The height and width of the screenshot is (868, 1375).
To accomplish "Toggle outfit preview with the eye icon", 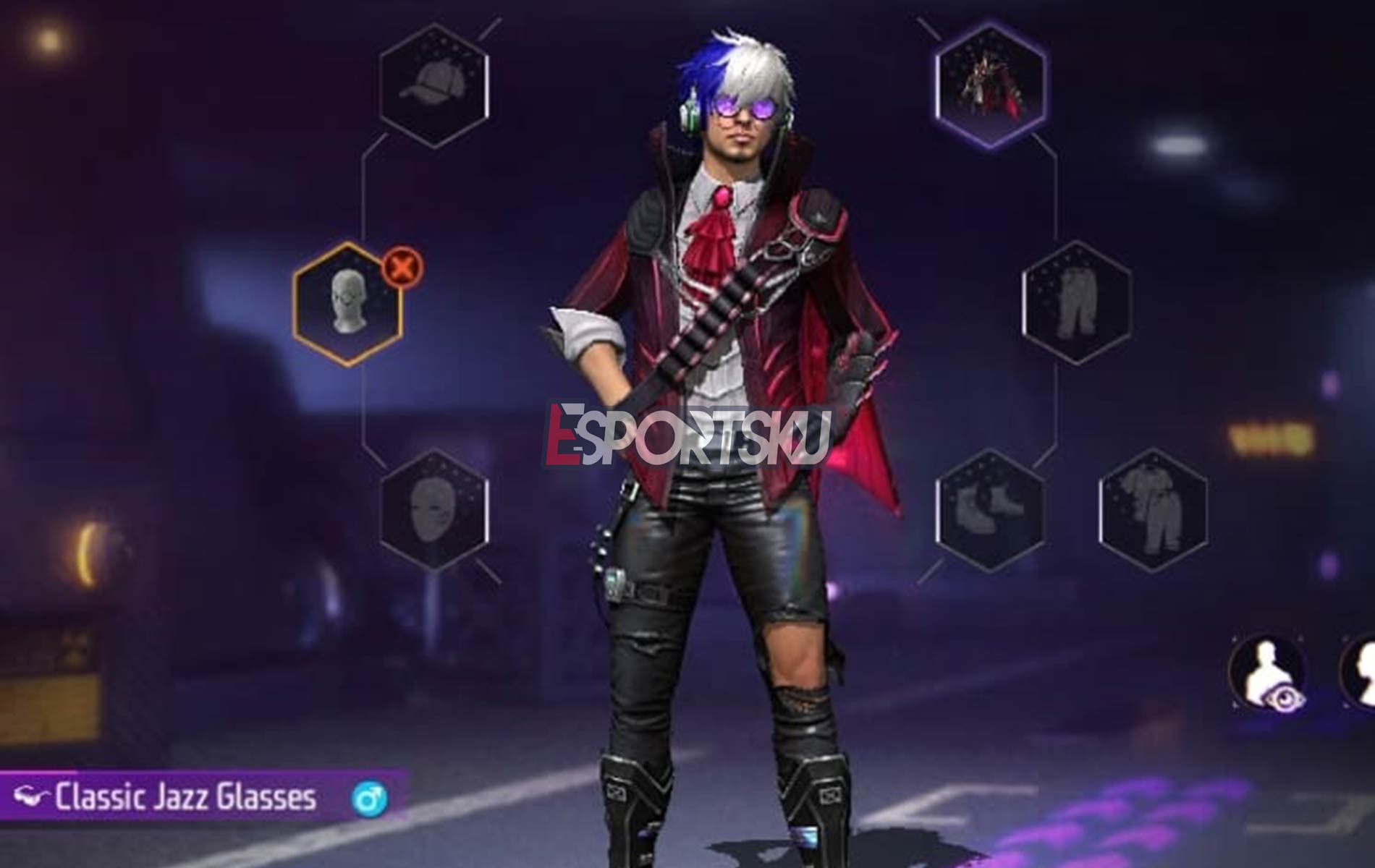I will (x=1283, y=697).
